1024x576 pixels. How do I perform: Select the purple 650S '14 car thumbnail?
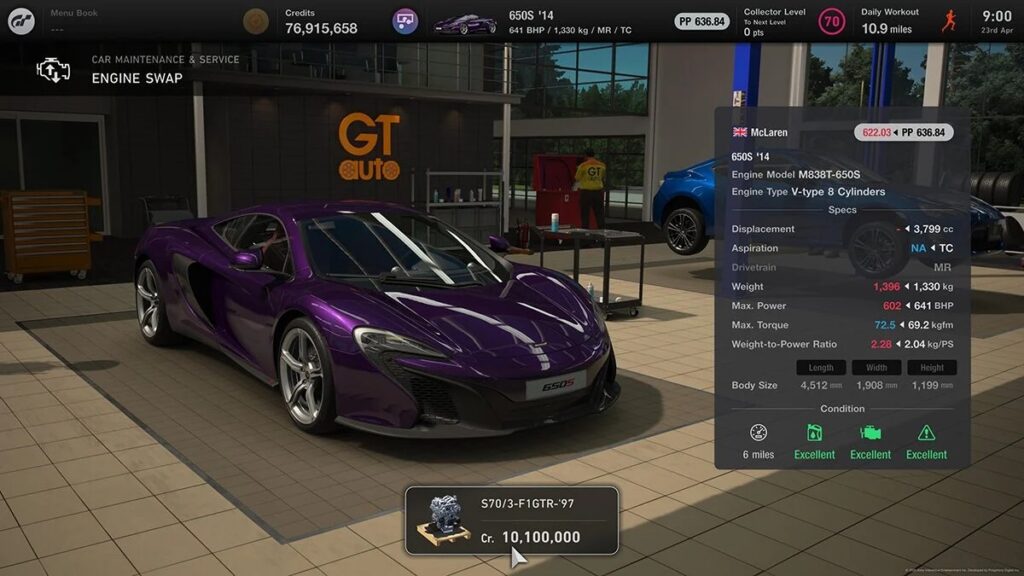465,22
